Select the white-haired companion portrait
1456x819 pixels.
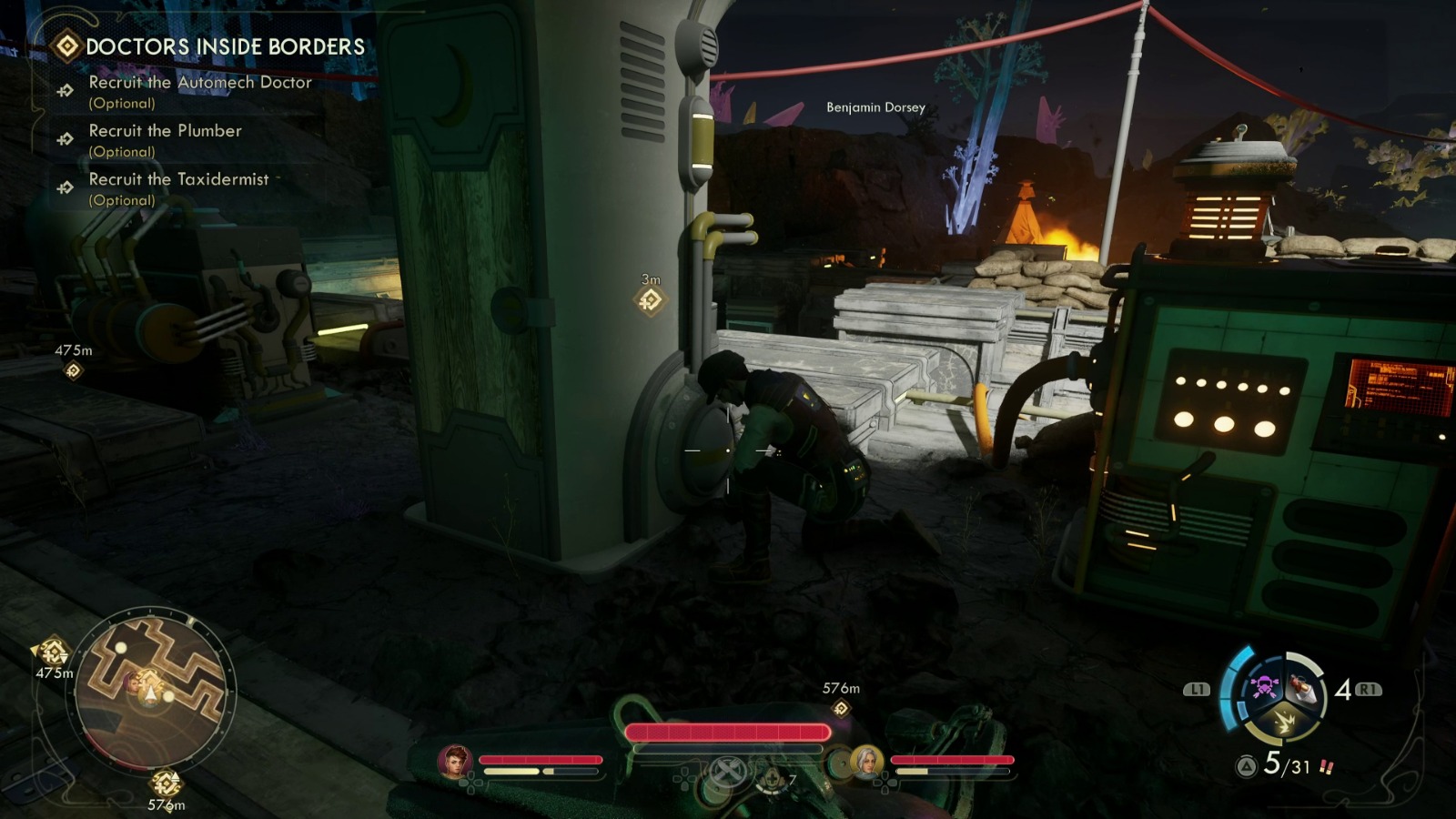[x=865, y=761]
